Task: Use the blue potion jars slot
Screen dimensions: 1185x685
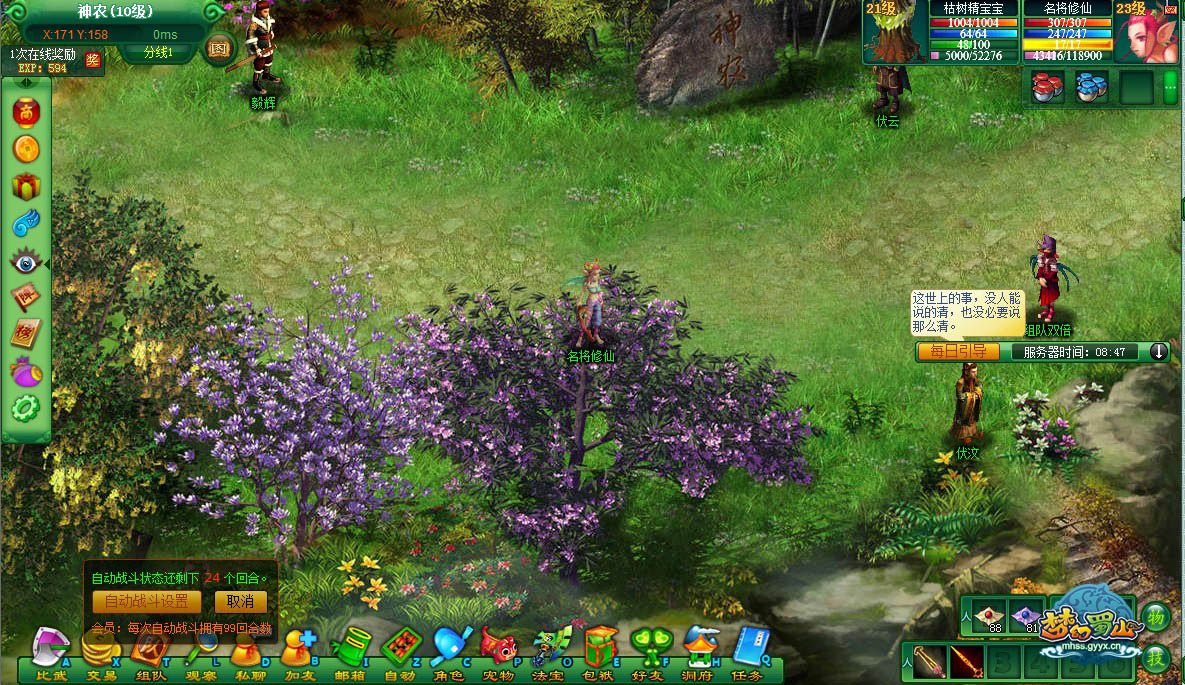Action: (x=1091, y=87)
